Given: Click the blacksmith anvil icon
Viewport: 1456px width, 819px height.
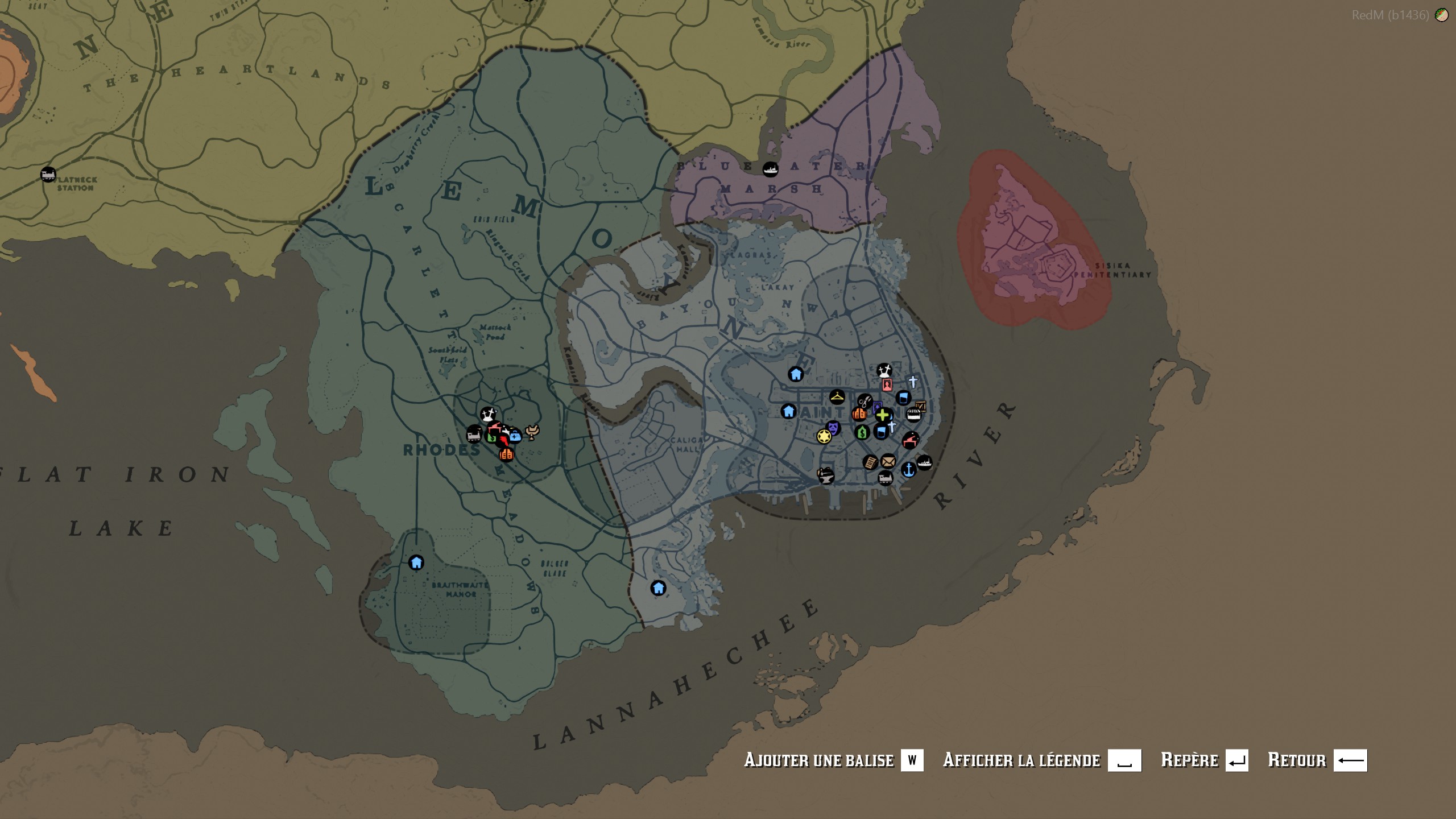Looking at the screenshot, I should point(825,478).
